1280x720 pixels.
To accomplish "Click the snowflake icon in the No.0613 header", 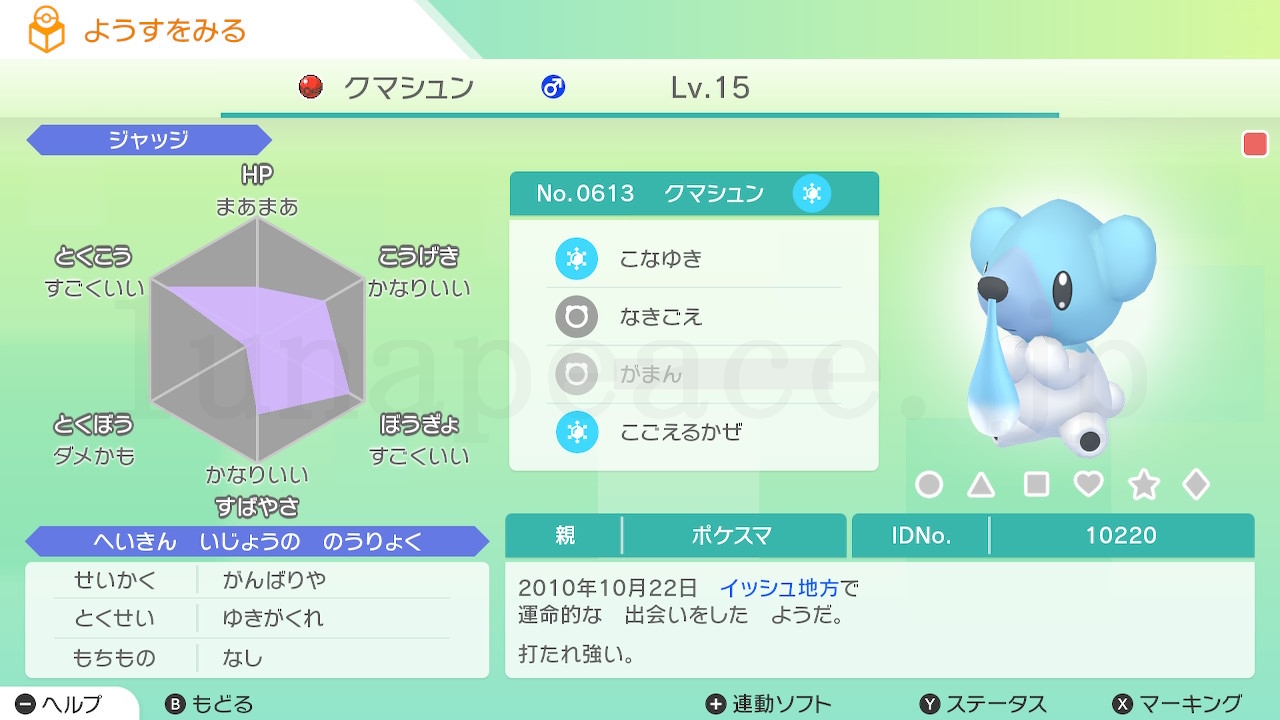I will [x=812, y=193].
